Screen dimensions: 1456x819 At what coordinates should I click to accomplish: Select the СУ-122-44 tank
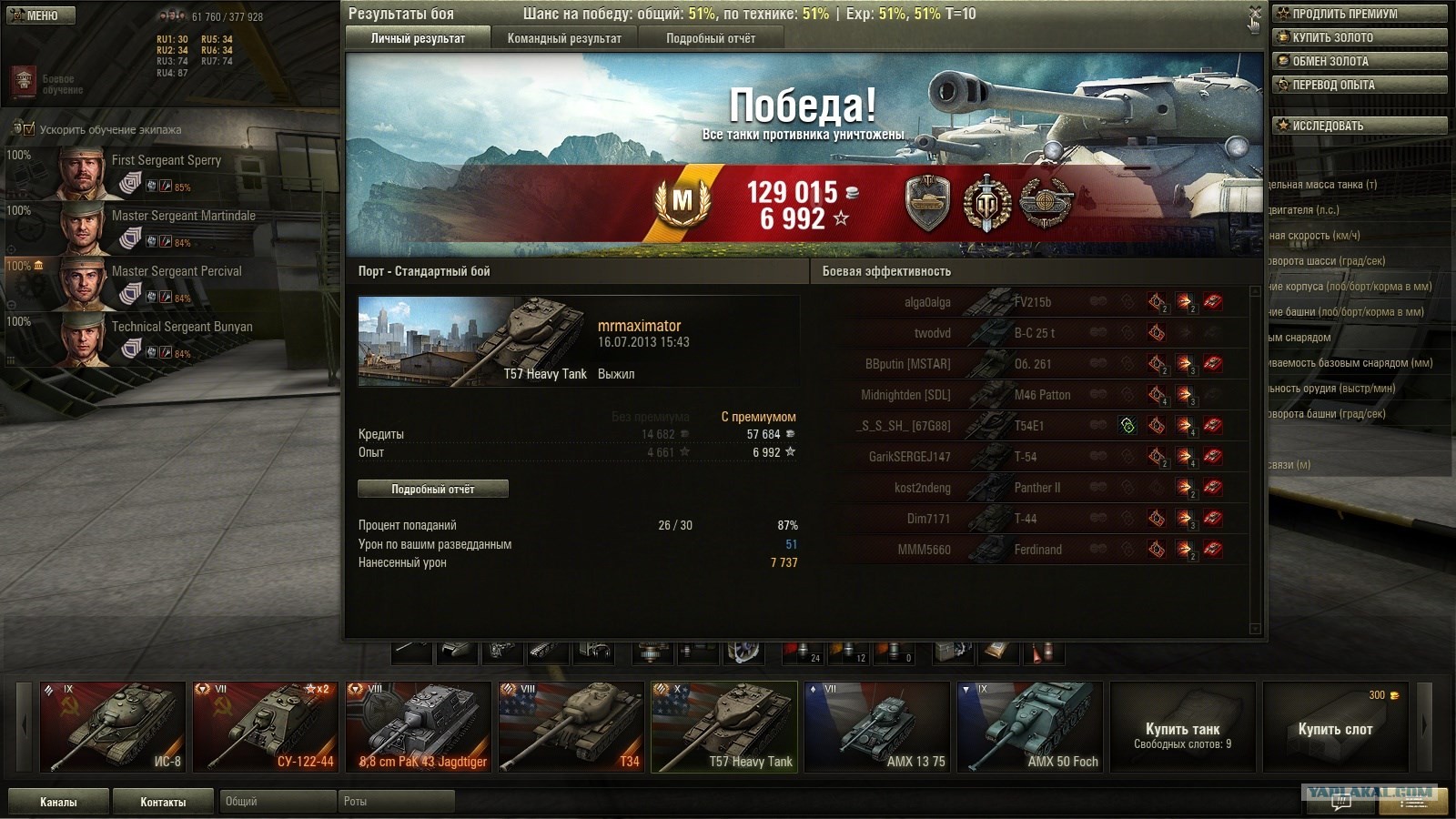265,727
